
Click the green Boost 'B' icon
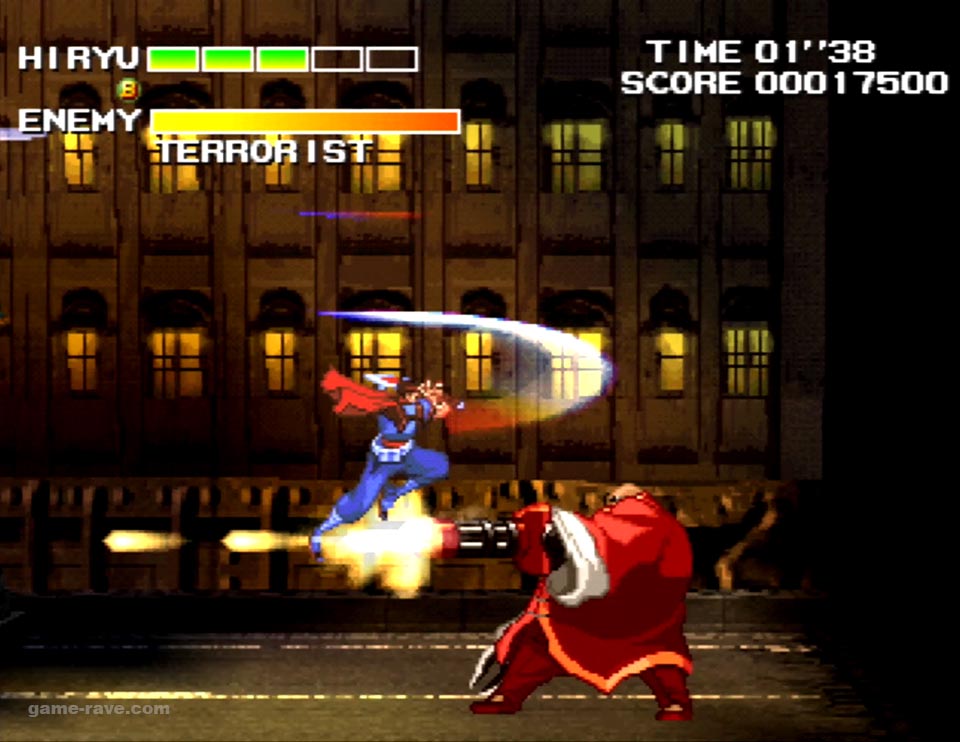(x=129, y=90)
